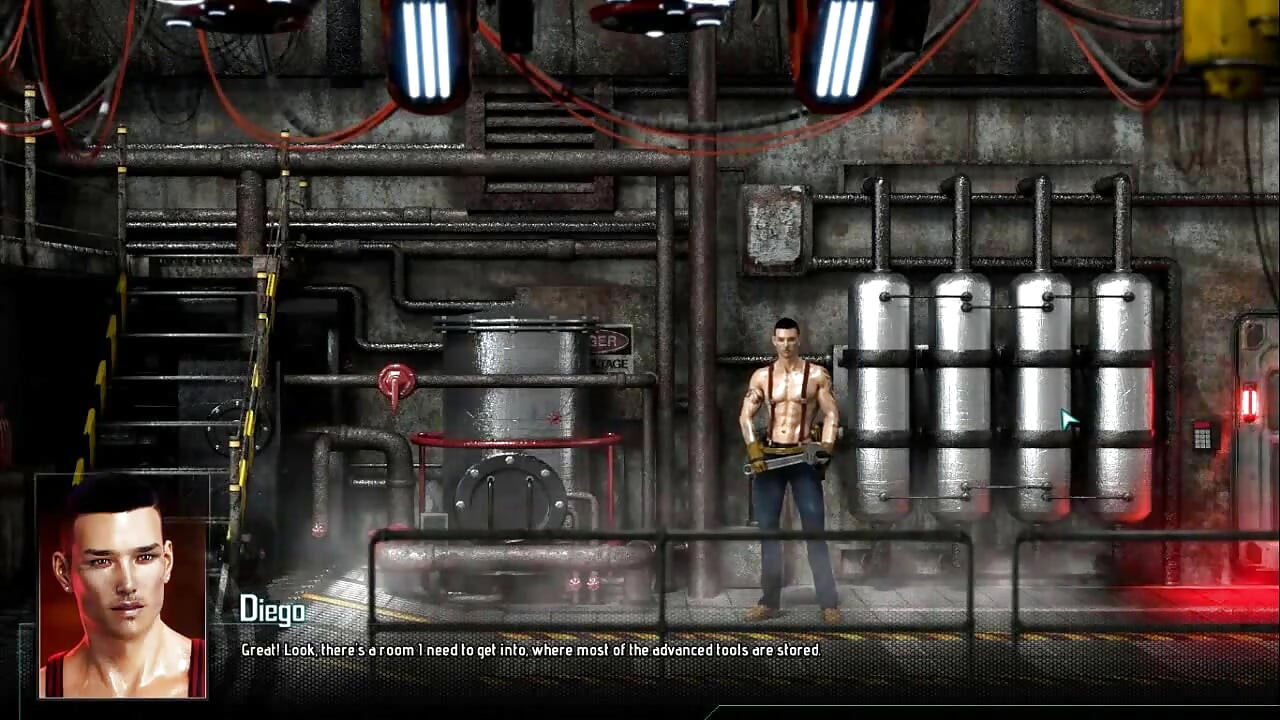Screen dimensions: 1280x720
Task: Click Diego's speaker portrait in dialogue box
Action: click(x=122, y=586)
